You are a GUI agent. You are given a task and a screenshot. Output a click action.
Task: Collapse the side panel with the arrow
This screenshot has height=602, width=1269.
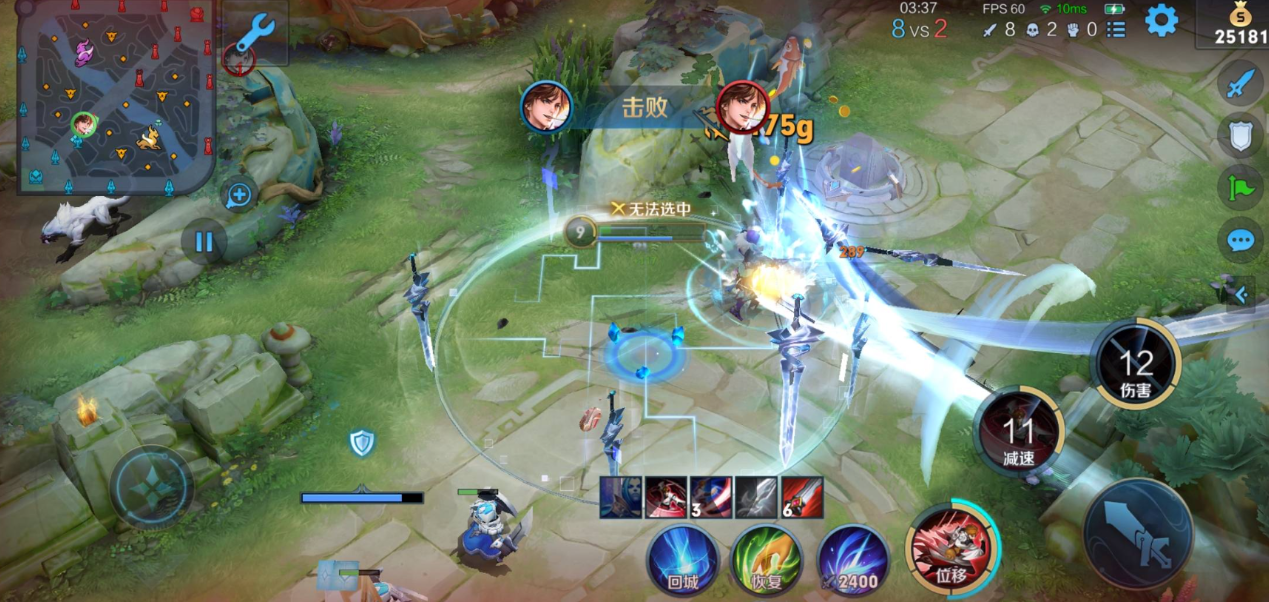tap(1240, 294)
